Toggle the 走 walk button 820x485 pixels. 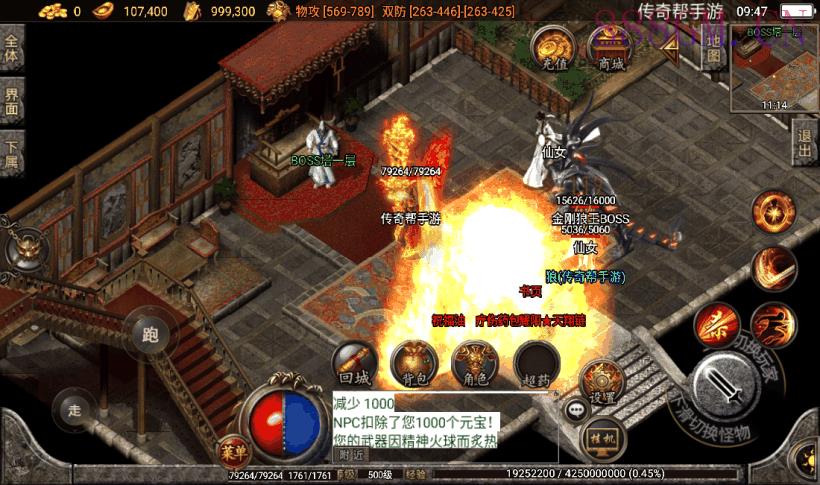tap(73, 409)
